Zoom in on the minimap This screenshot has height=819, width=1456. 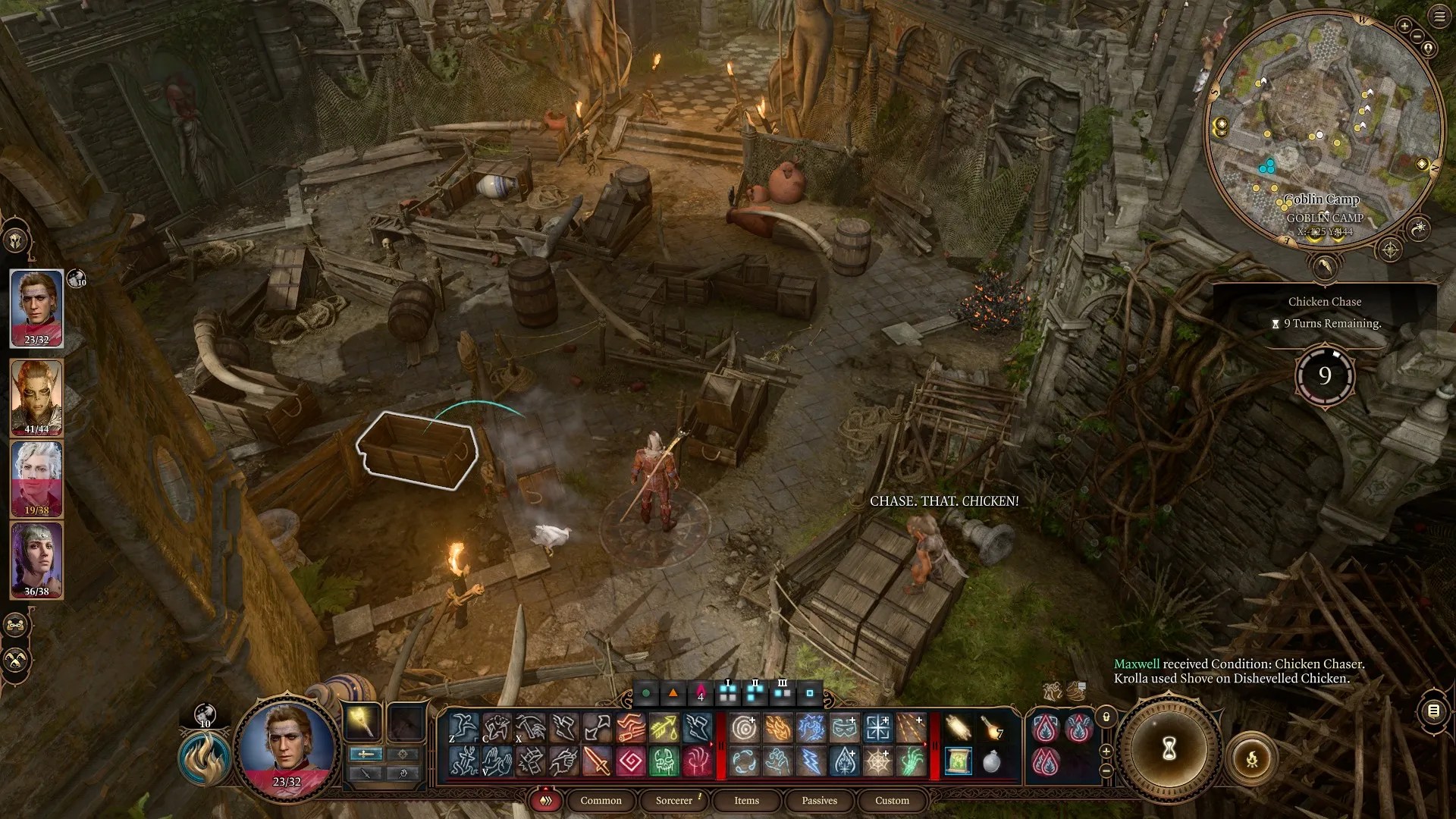(x=1404, y=27)
